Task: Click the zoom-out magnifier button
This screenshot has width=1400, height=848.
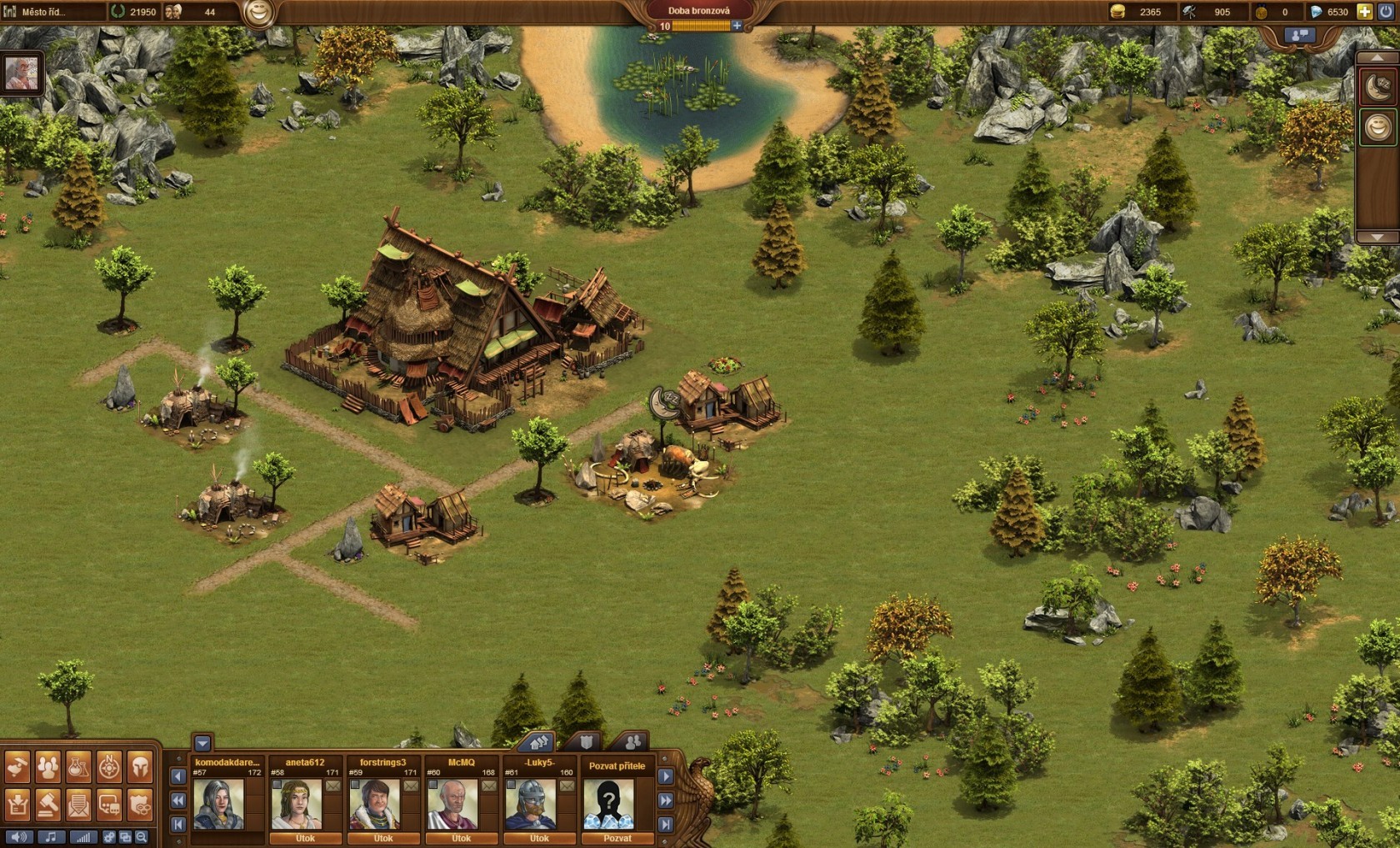Action: tap(142, 837)
